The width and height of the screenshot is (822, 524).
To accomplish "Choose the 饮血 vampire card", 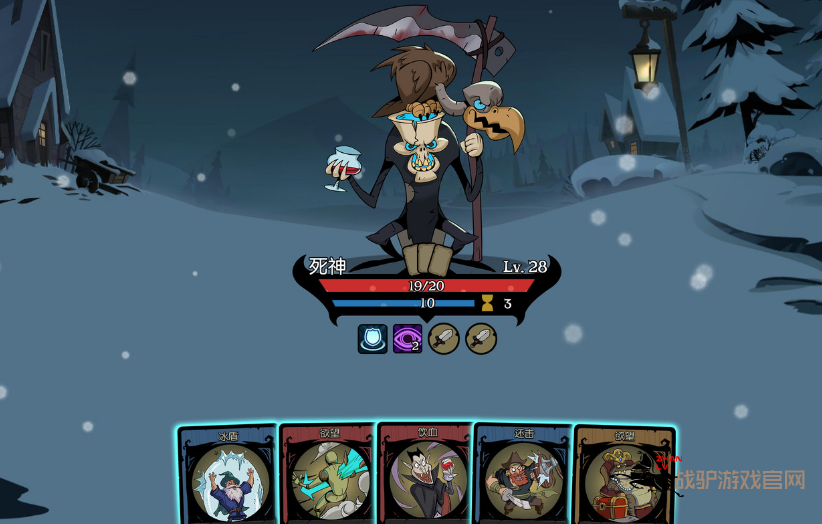I will 427,477.
